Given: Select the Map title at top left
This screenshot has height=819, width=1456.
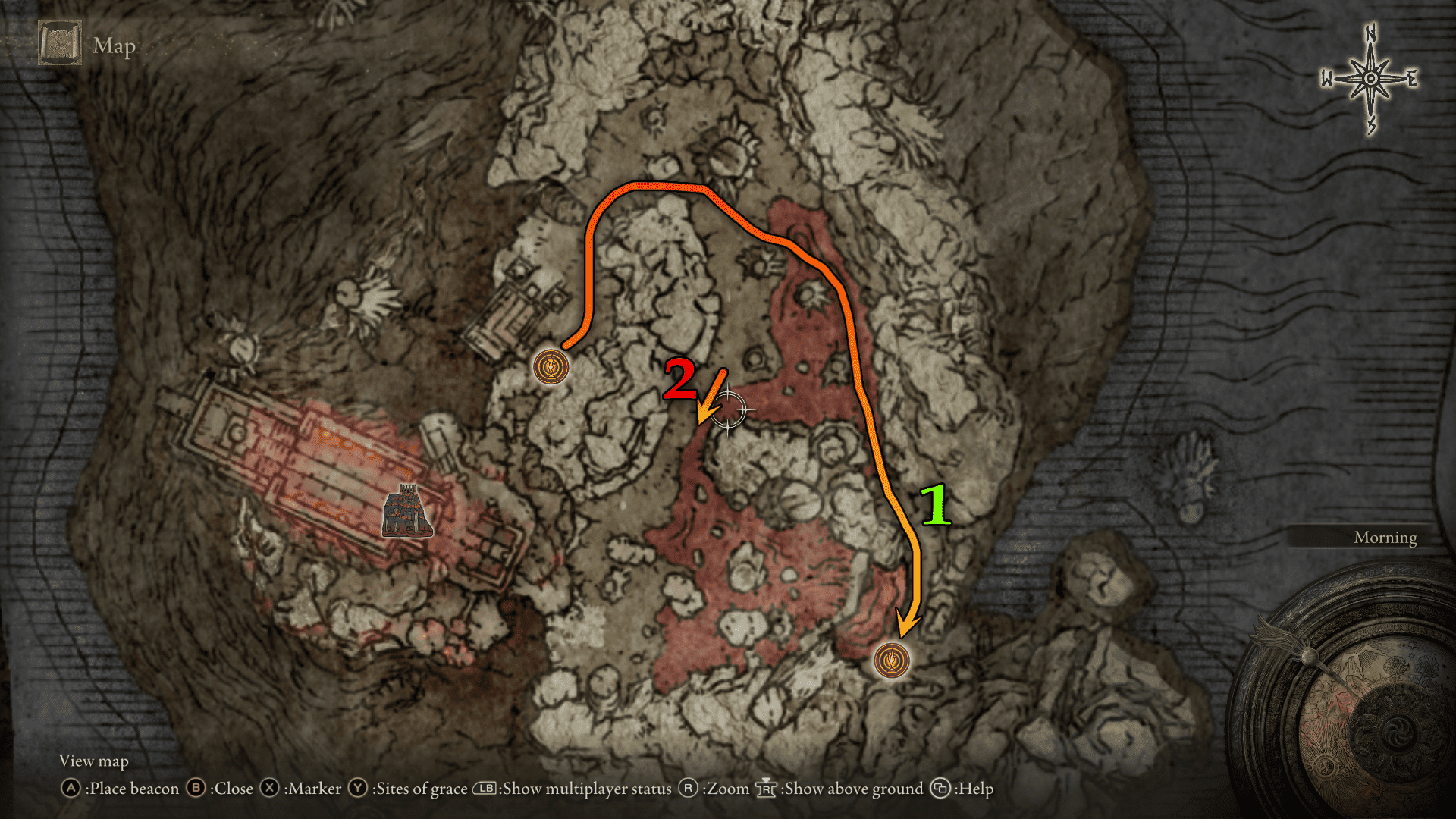Looking at the screenshot, I should point(114,45).
